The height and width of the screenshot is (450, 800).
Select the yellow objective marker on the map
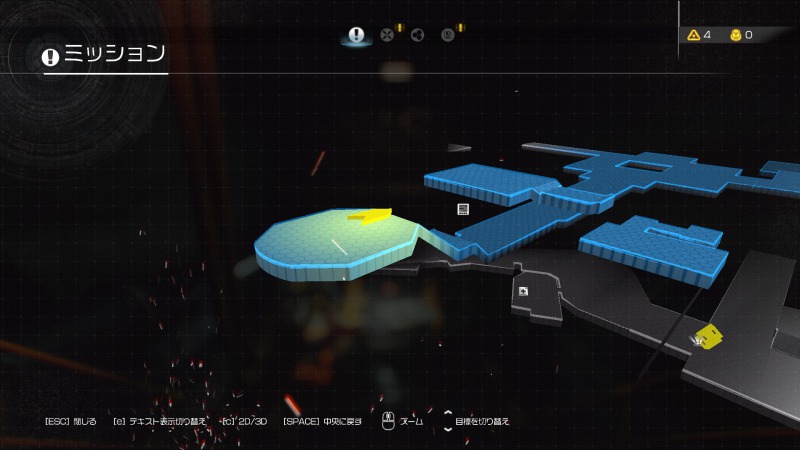click(709, 335)
